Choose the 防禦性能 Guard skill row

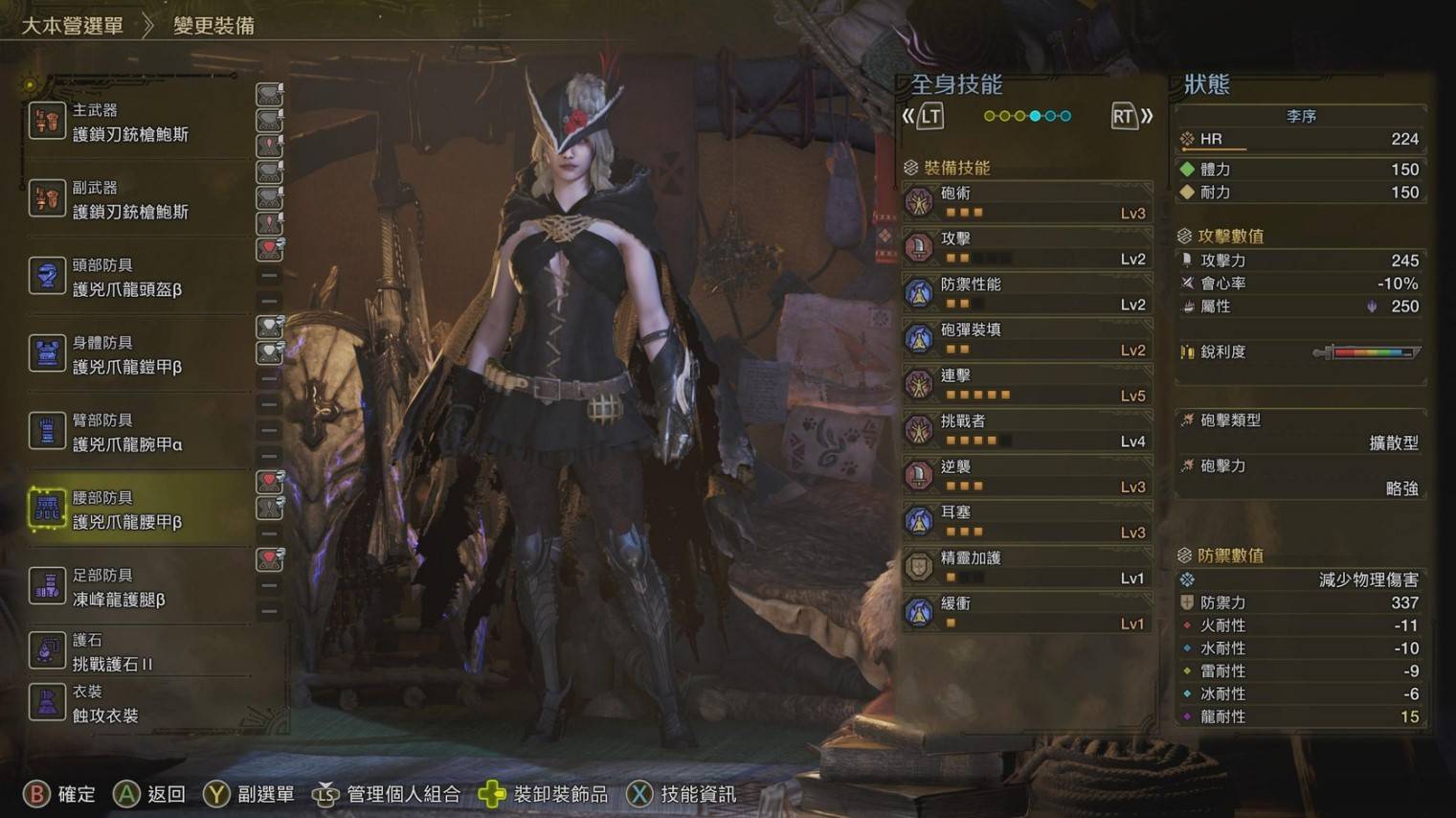(x=1026, y=294)
